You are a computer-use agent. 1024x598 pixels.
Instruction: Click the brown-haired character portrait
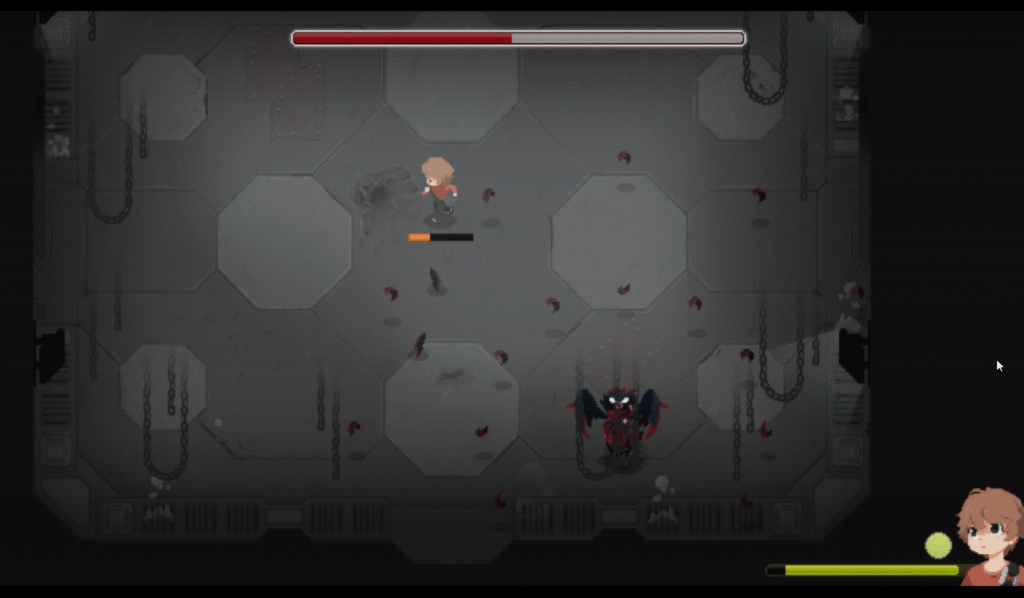click(x=989, y=537)
